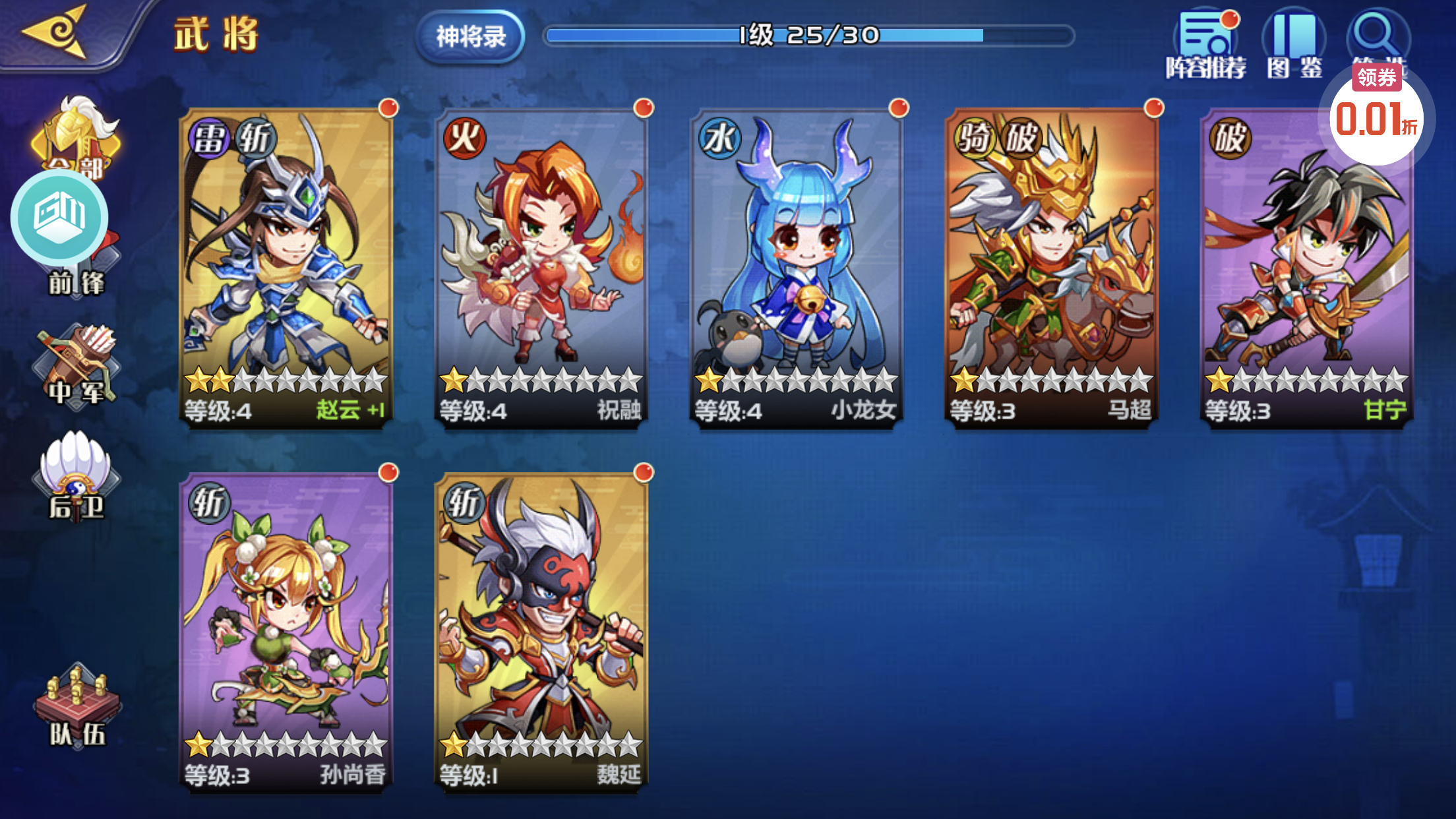1456x819 pixels.
Task: Select the 祝融 hero card
Action: coord(541,267)
